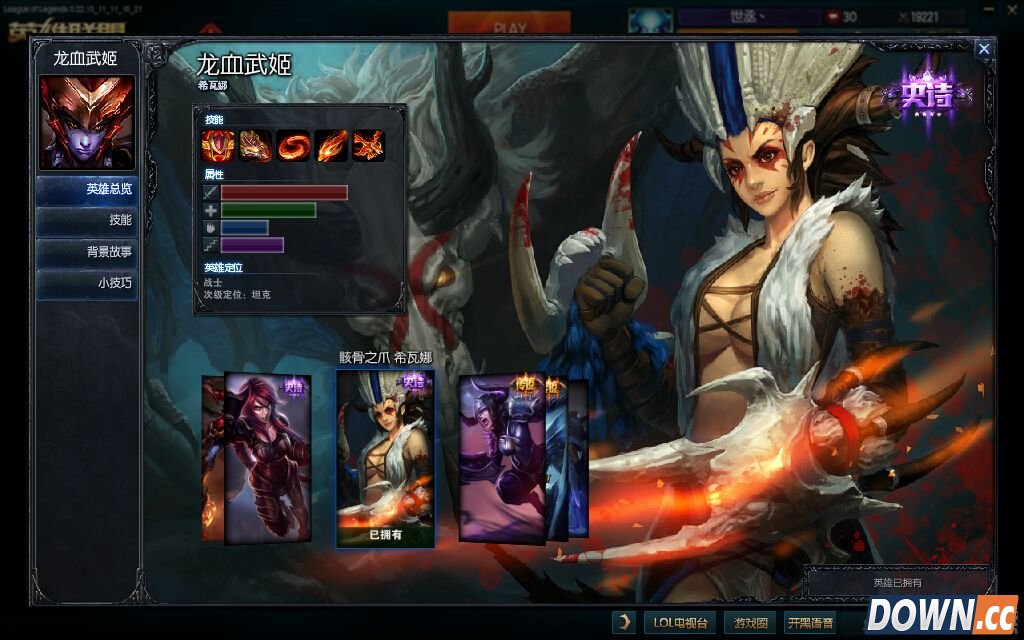Select the red jewel crest passive skill icon
The width and height of the screenshot is (1024, 640).
click(x=218, y=146)
